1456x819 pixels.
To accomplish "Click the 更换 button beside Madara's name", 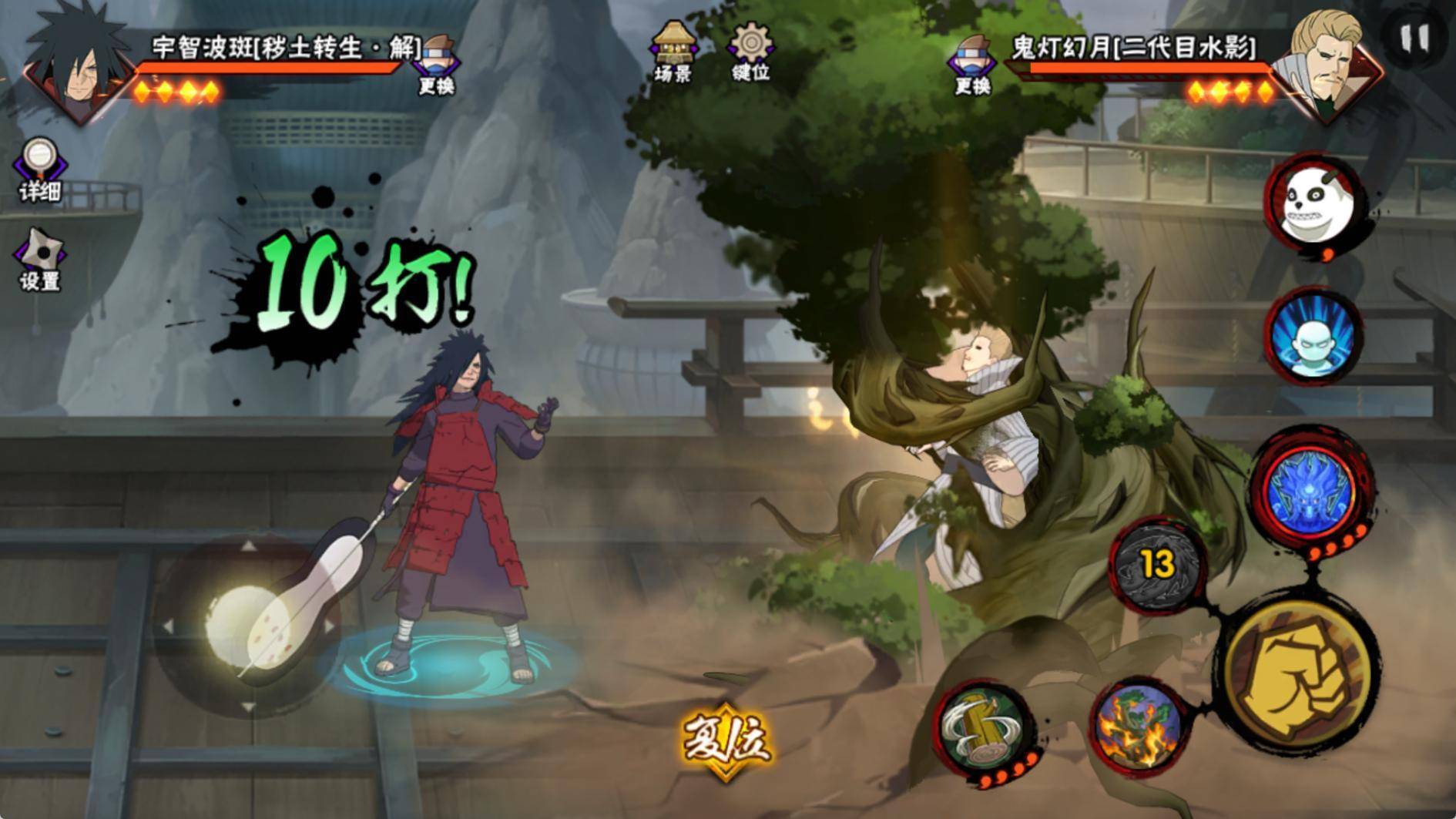I will coord(437,63).
